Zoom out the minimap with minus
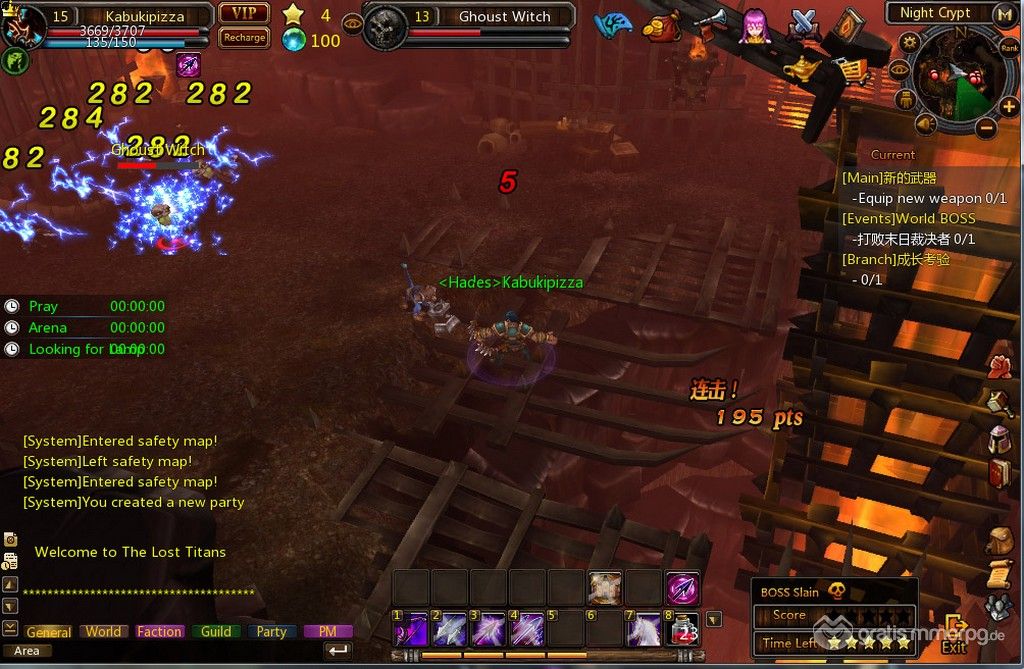 (985, 128)
